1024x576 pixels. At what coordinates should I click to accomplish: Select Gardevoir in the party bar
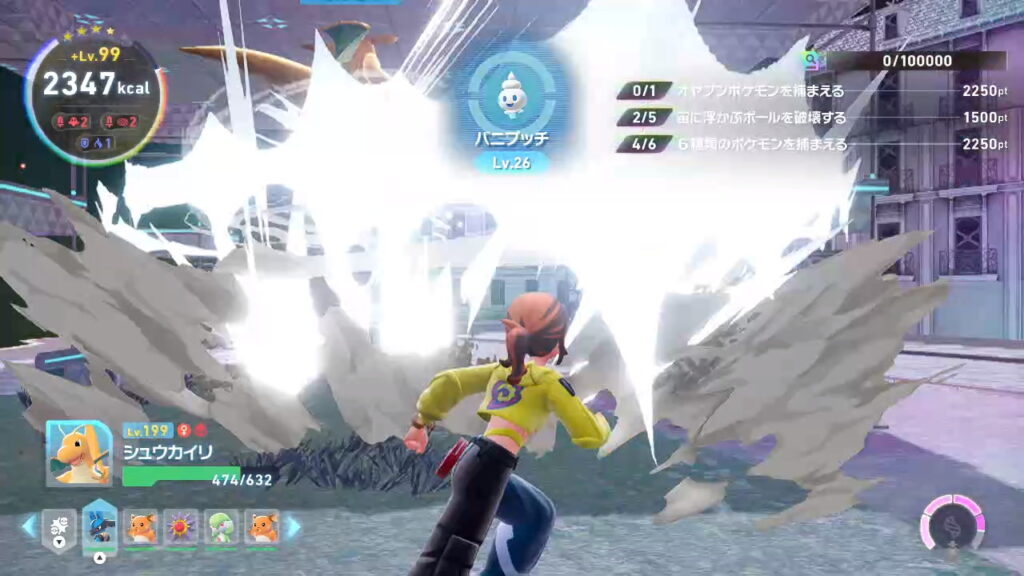tap(222, 526)
